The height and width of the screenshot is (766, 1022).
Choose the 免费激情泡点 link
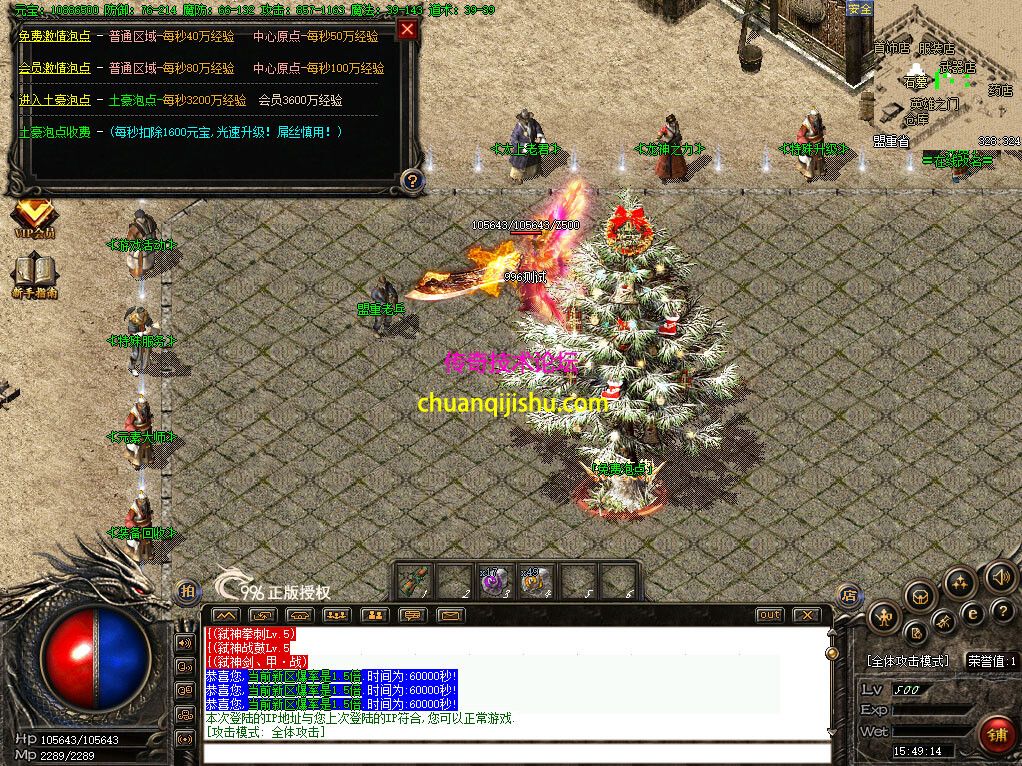click(54, 36)
